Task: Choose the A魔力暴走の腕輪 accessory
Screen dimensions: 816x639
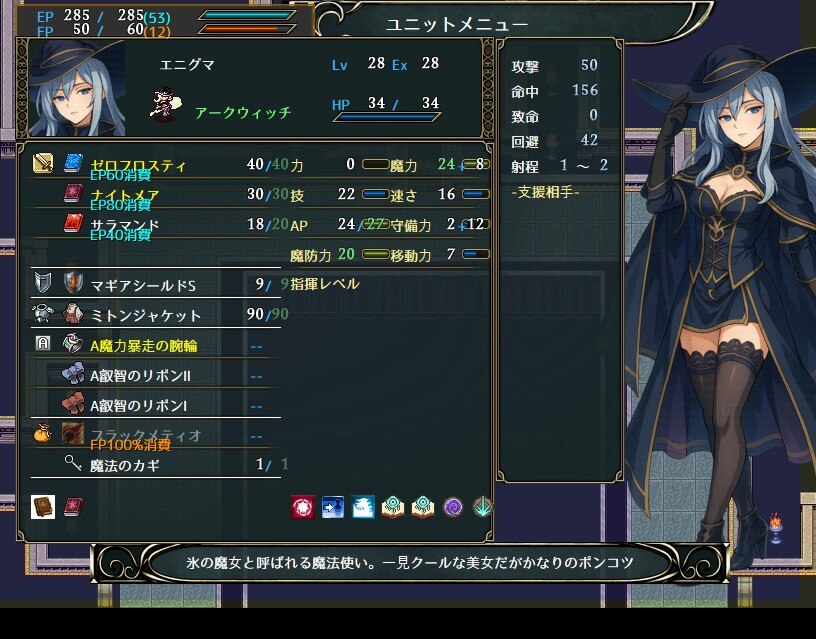Action: click(x=143, y=346)
